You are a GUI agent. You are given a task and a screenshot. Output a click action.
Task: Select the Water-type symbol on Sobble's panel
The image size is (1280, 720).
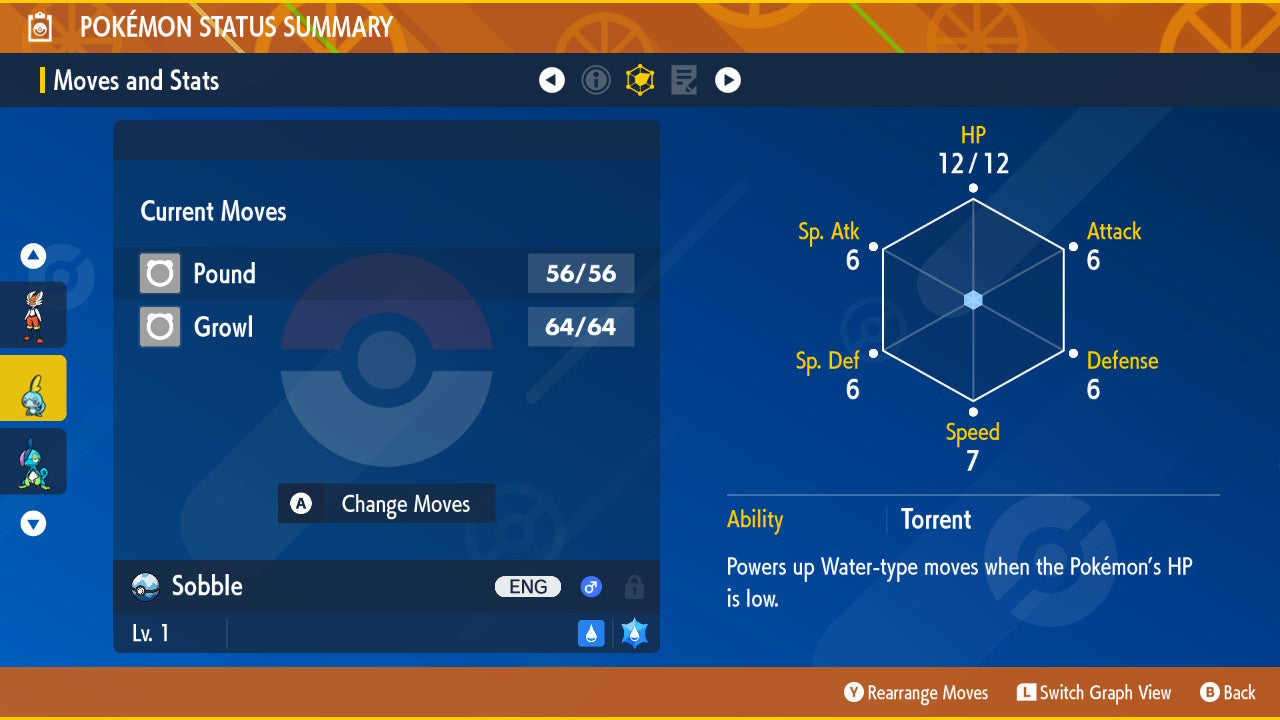click(x=590, y=633)
